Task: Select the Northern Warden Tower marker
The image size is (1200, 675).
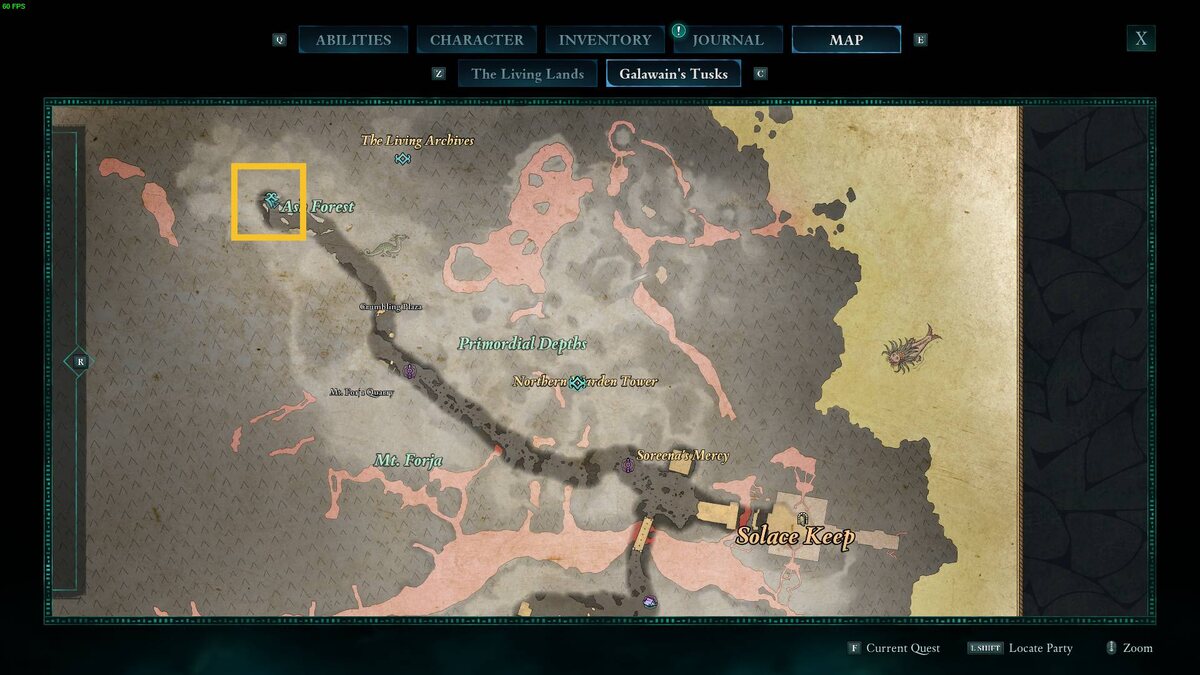Action: click(x=577, y=382)
